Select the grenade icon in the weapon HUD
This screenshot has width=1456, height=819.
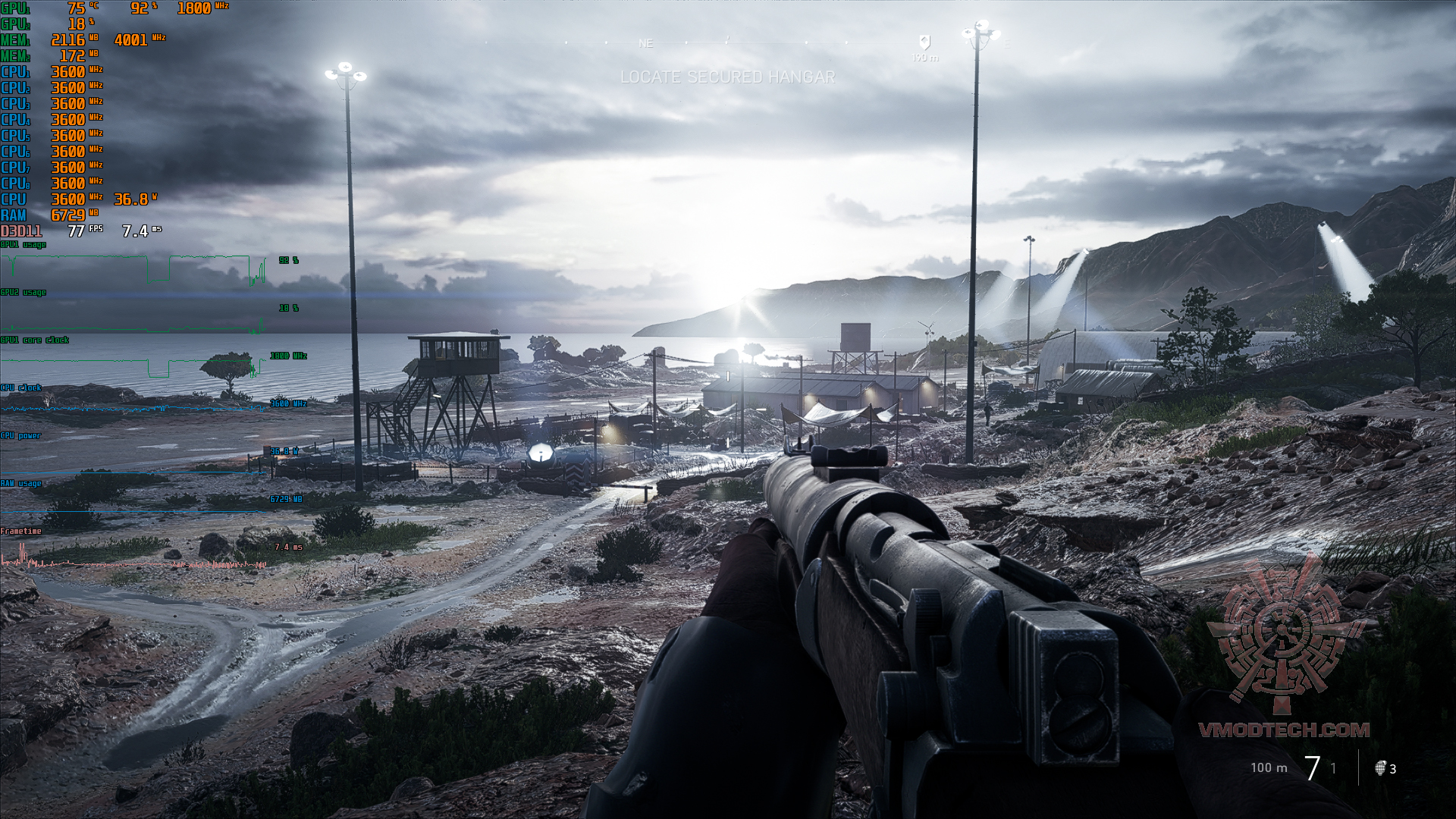[1381, 768]
